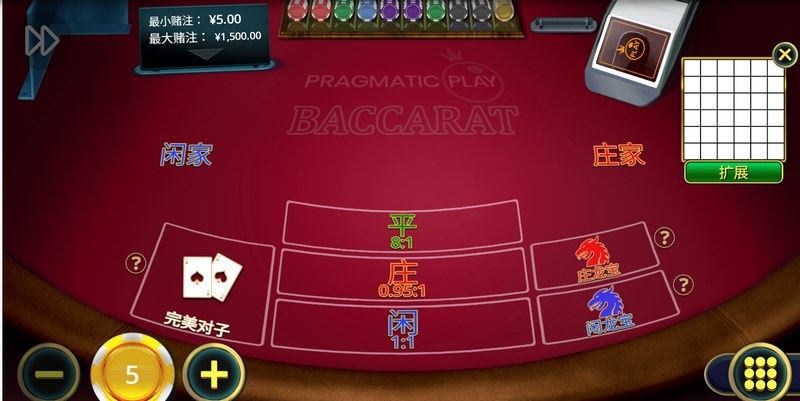Close the scoreboard grid panel
Screen dimensions: 800x401
[x=782, y=53]
